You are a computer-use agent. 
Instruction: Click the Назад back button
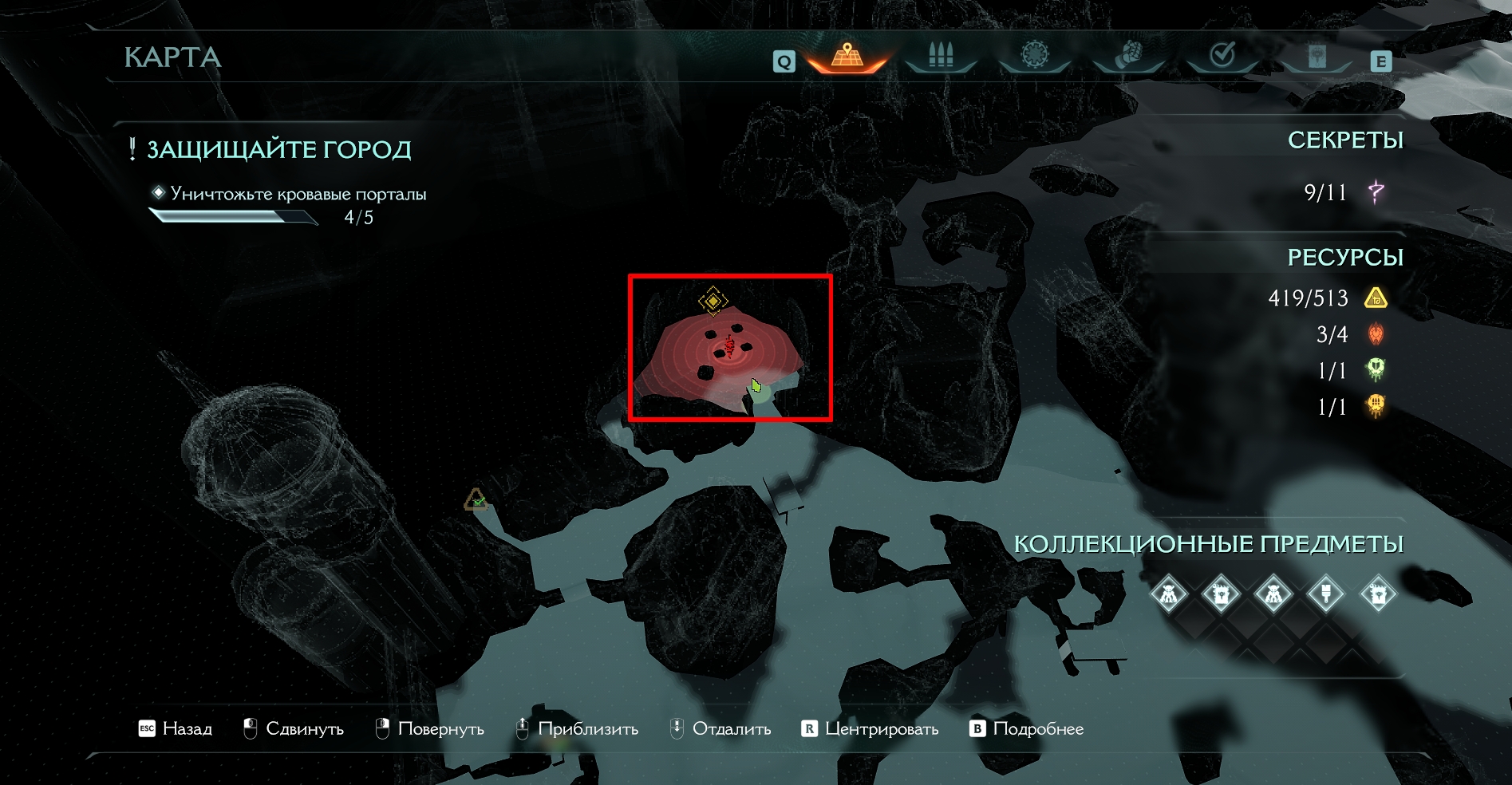[176, 728]
